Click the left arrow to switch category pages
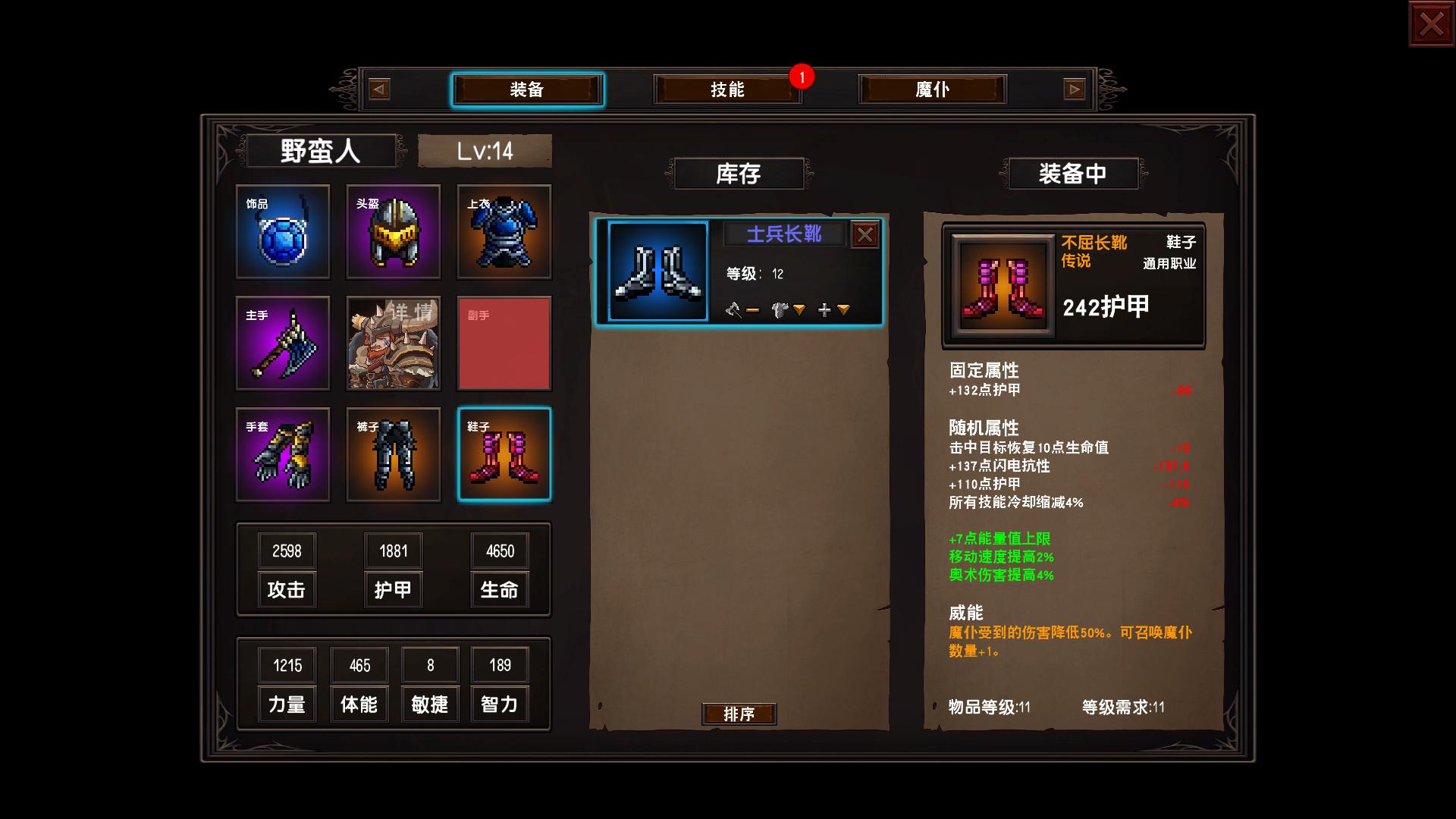Viewport: 1456px width, 819px height. coord(377,89)
